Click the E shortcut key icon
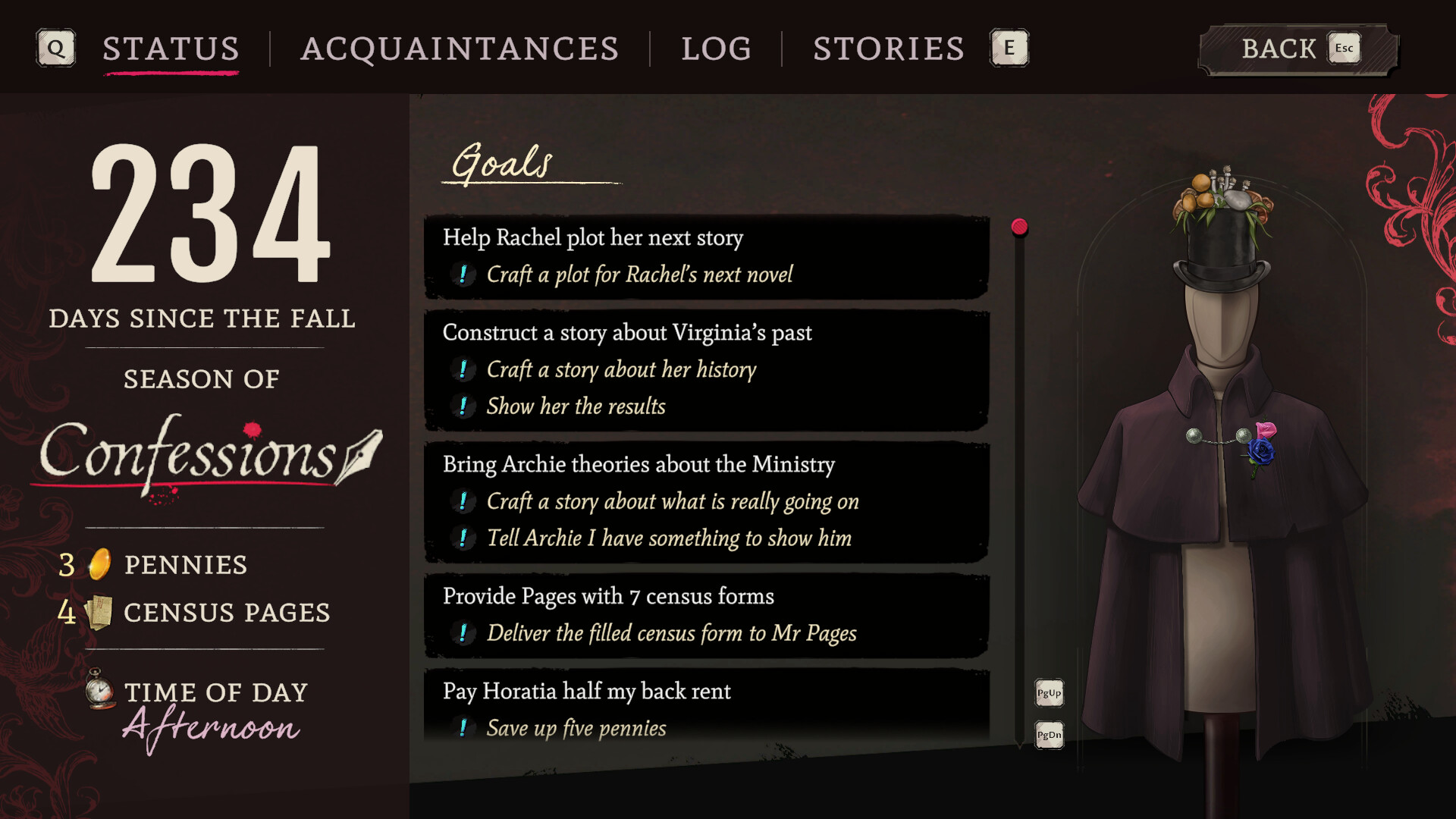Viewport: 1456px width, 819px height. (1009, 48)
